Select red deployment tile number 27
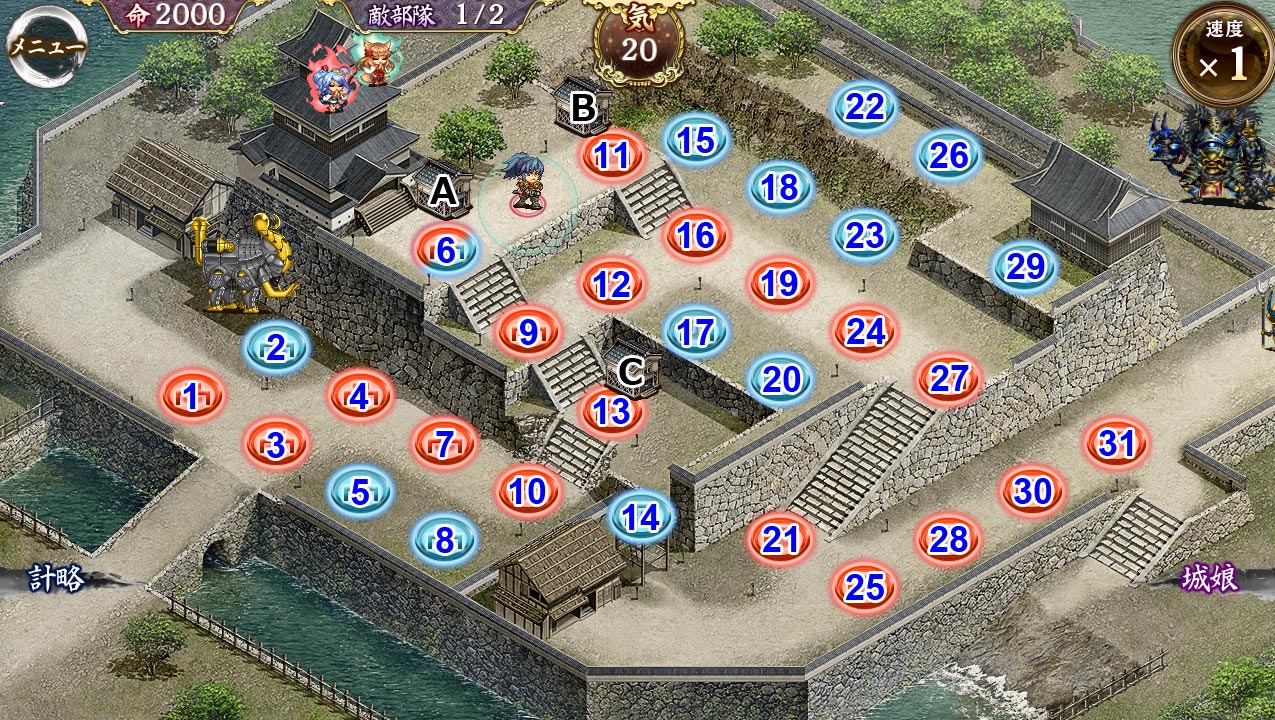This screenshot has width=1275, height=720. [x=949, y=378]
